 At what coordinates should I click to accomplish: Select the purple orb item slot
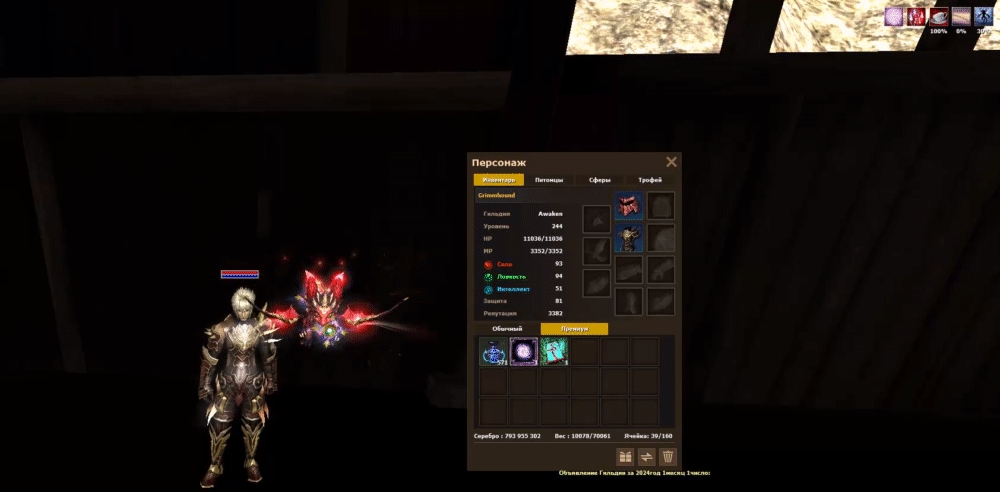[x=524, y=351]
